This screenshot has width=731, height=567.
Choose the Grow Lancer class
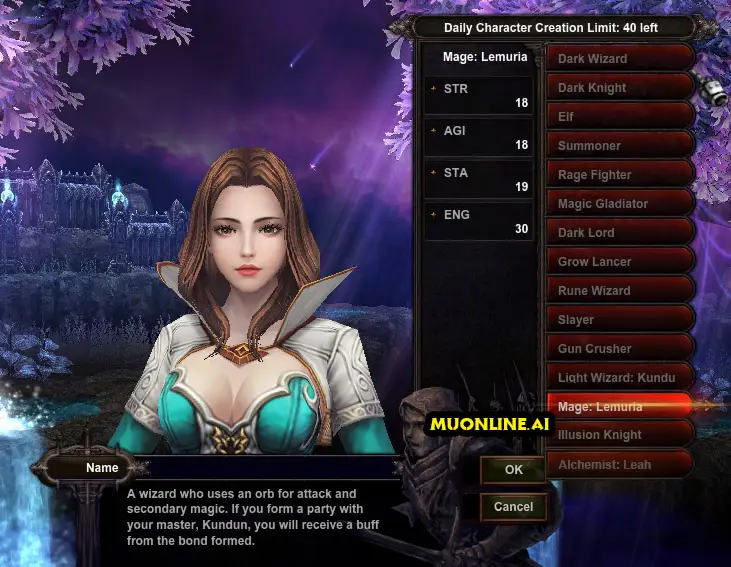coord(618,261)
